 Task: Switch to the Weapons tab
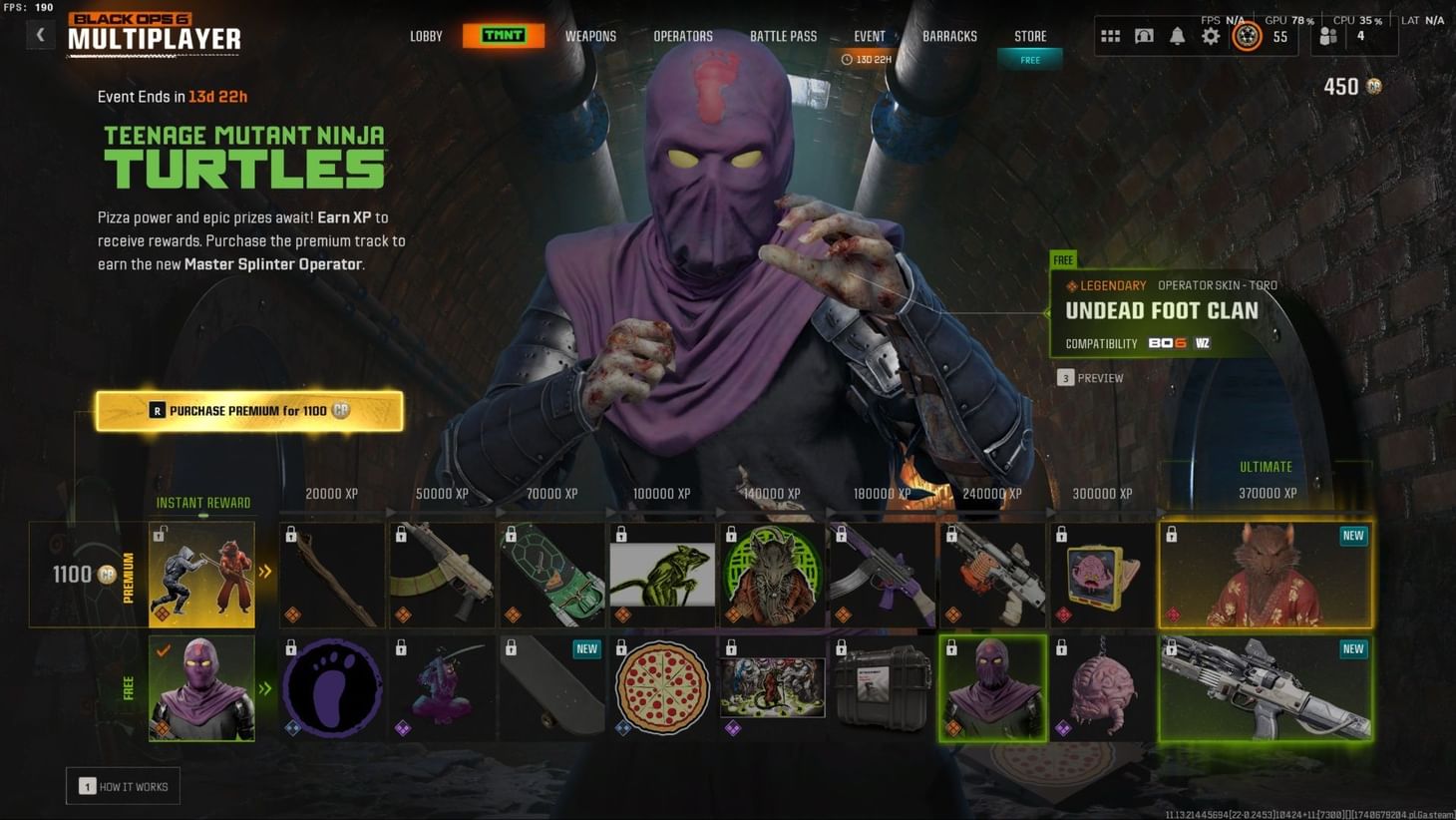tap(590, 36)
